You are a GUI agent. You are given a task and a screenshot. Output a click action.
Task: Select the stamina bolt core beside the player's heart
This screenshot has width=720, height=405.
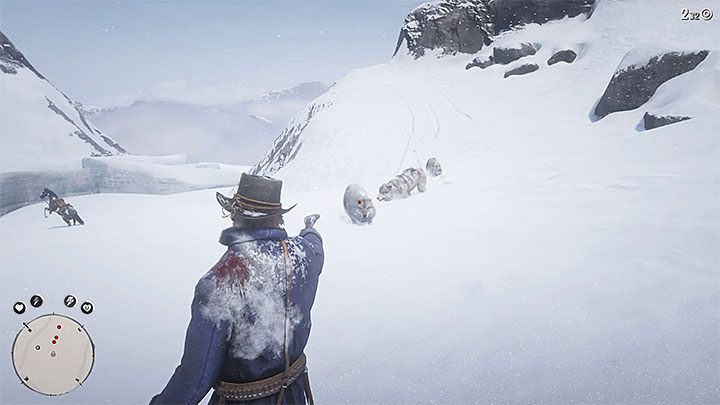click(x=36, y=300)
